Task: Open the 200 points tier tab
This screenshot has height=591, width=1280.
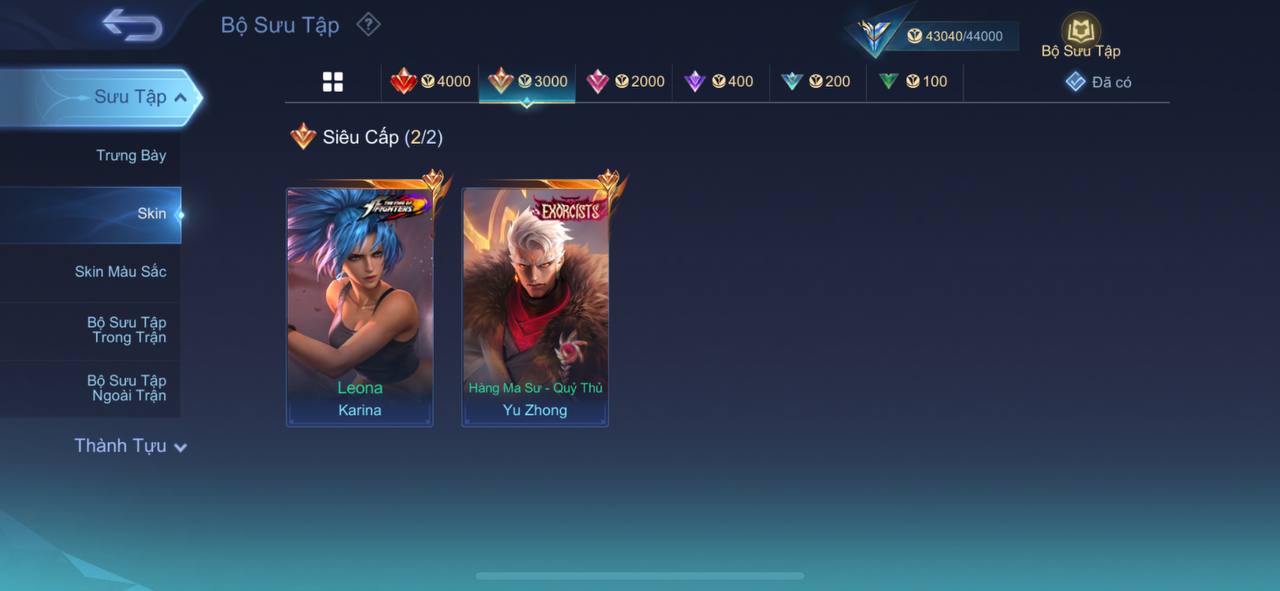Action: tap(816, 82)
